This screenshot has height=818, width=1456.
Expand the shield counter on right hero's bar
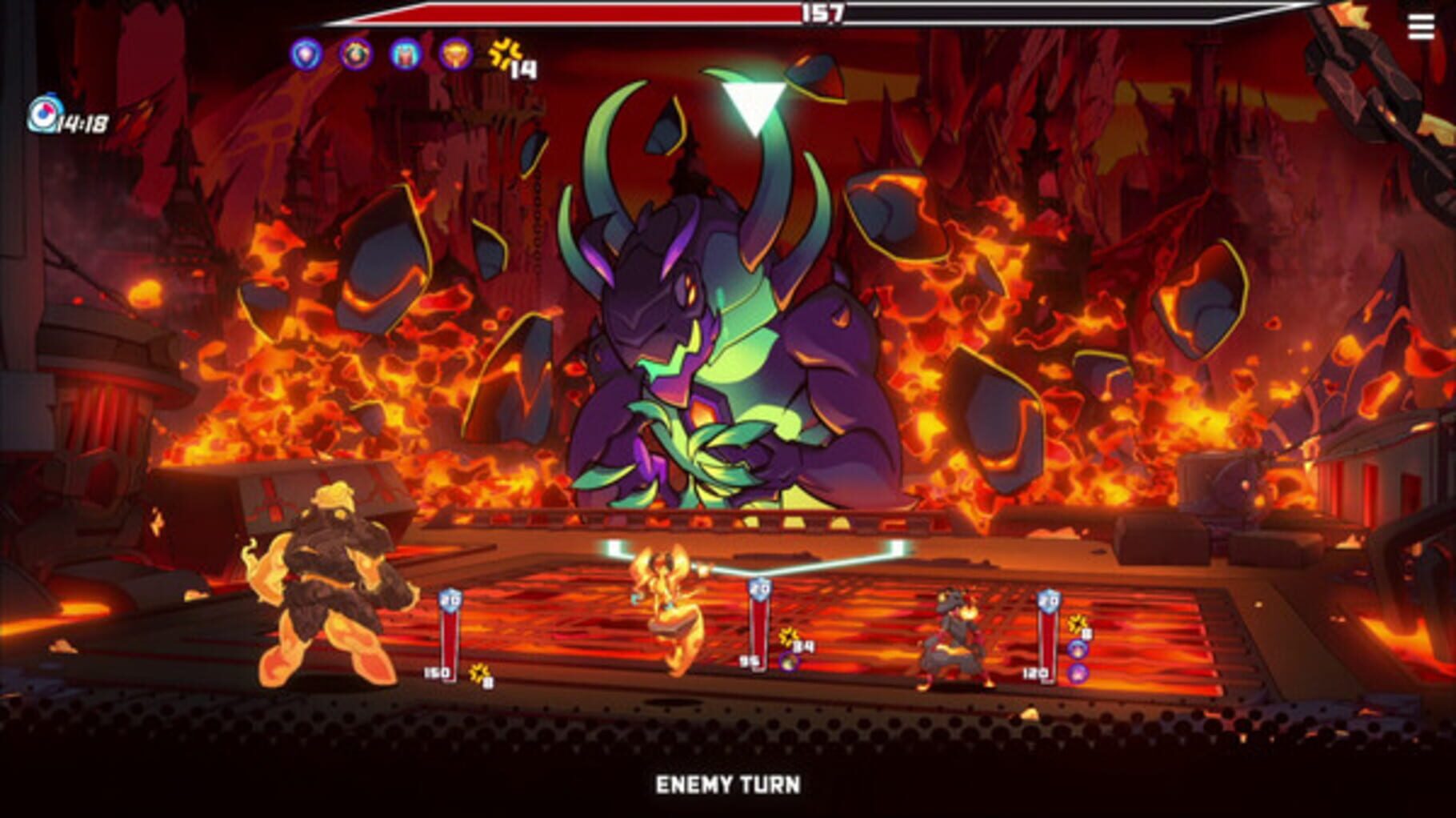pyautogui.click(x=1050, y=601)
